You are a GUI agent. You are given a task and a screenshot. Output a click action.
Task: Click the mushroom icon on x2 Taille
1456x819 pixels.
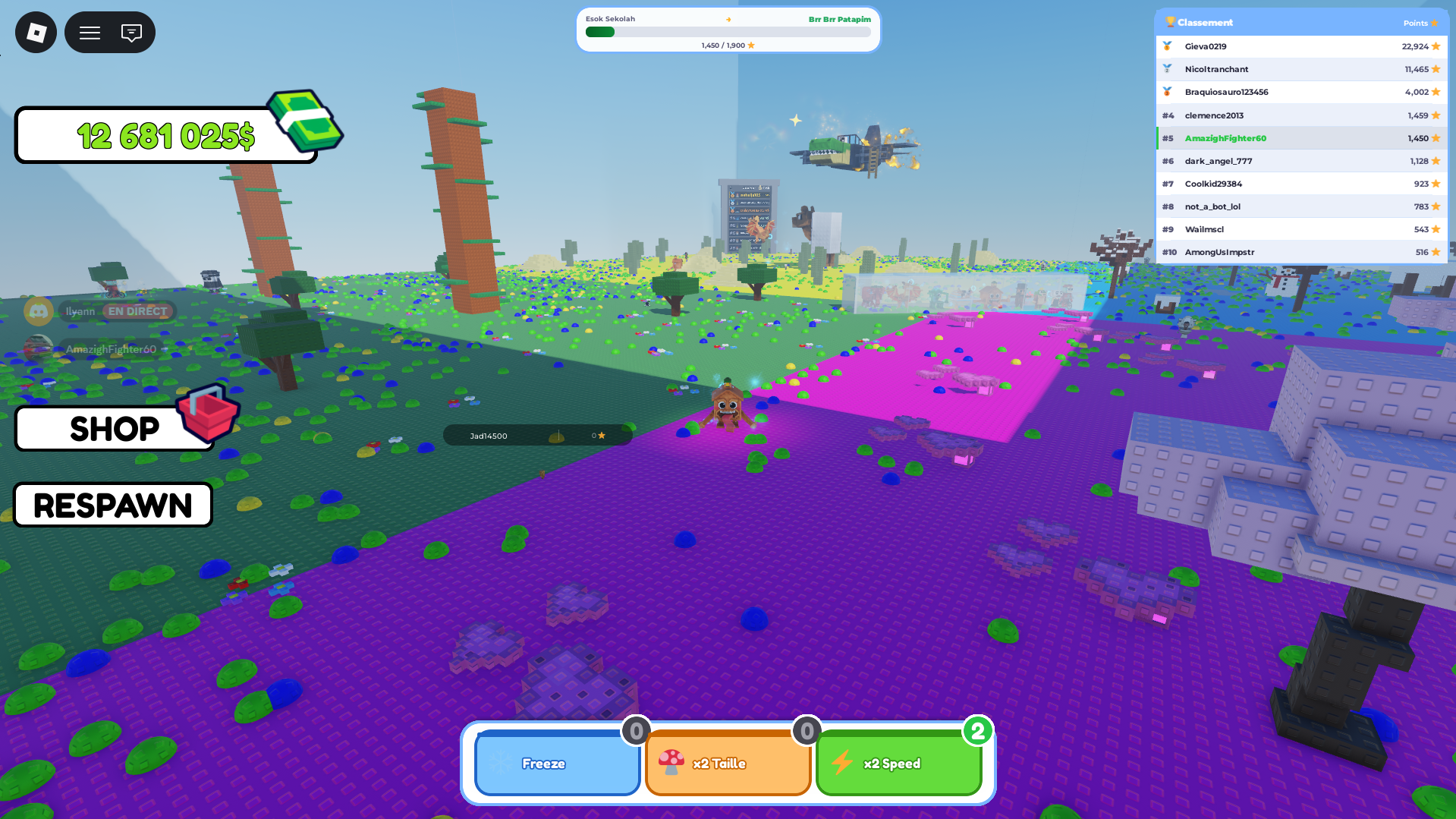pyautogui.click(x=674, y=764)
